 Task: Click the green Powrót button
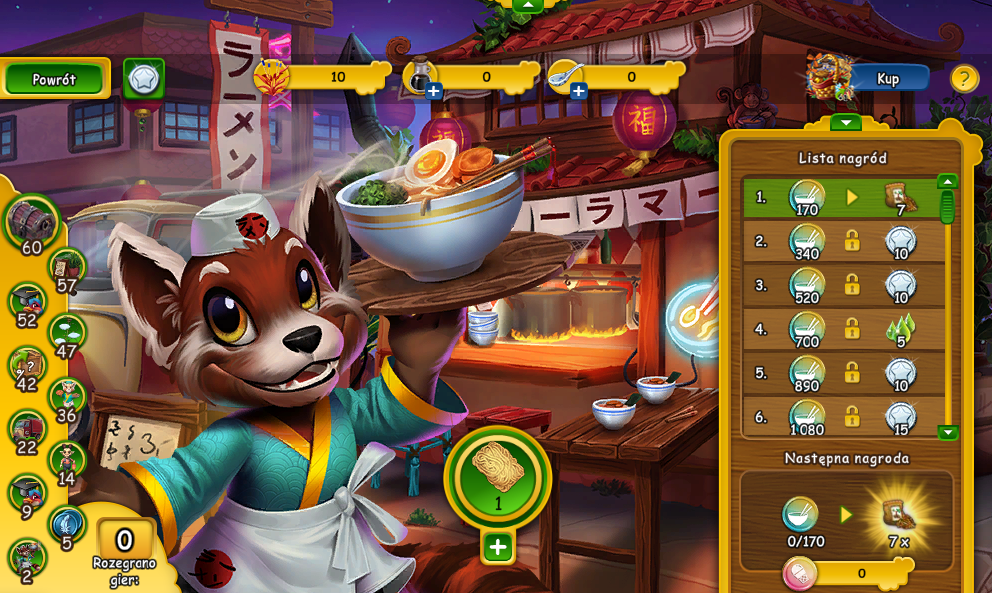point(54,79)
